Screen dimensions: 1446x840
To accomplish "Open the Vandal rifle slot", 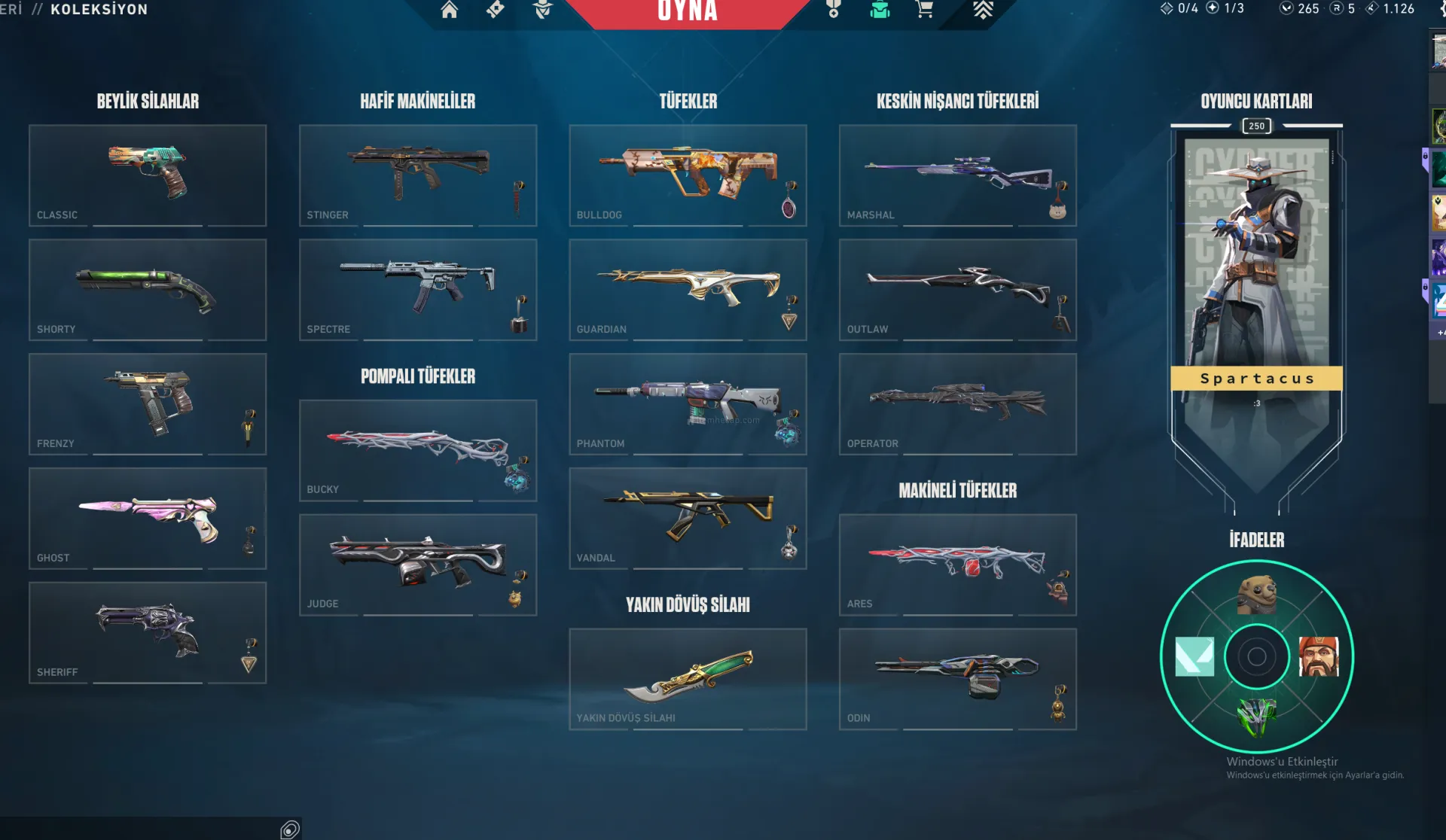I will (688, 519).
